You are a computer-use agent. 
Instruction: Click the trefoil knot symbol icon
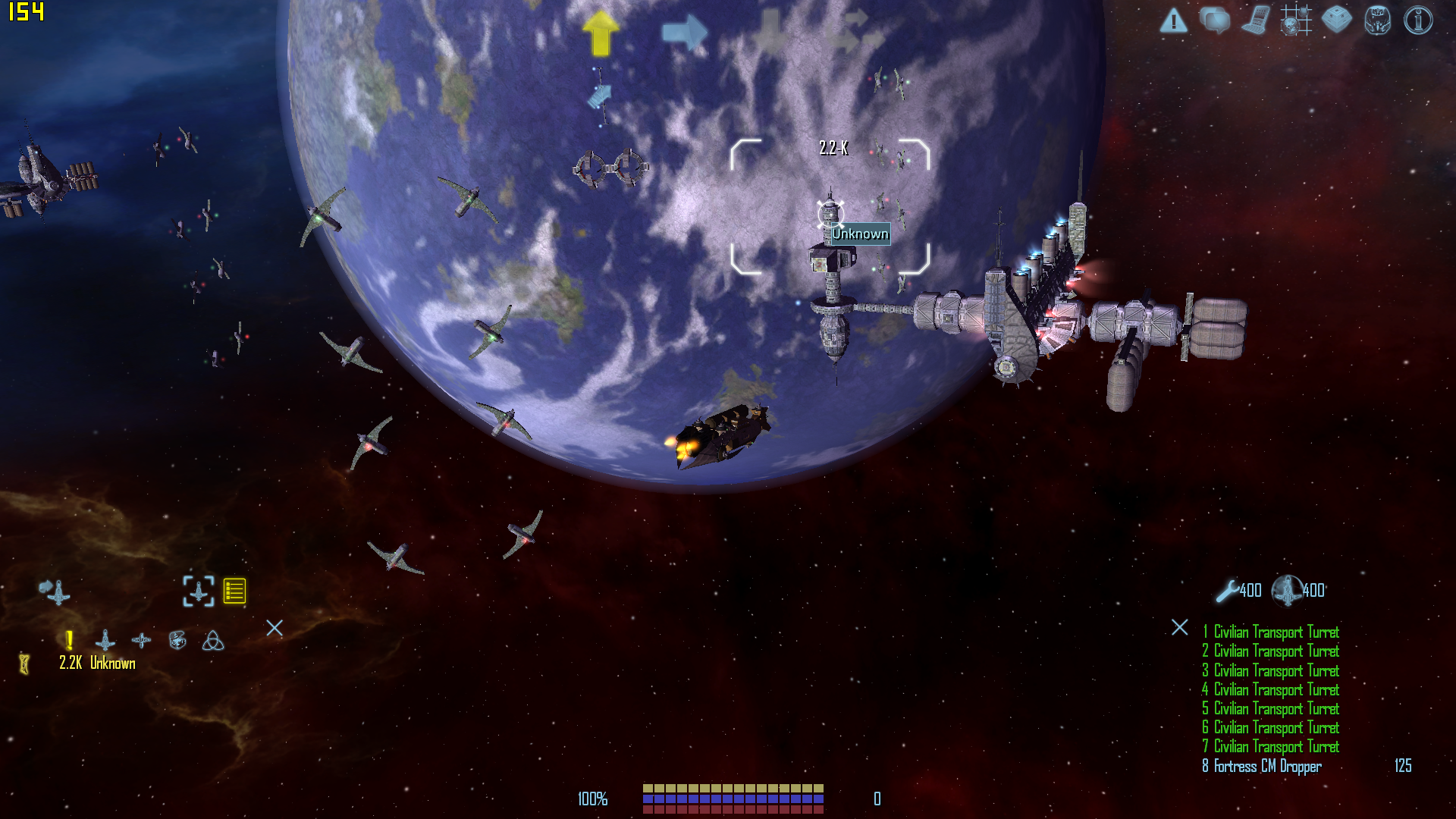click(x=213, y=641)
